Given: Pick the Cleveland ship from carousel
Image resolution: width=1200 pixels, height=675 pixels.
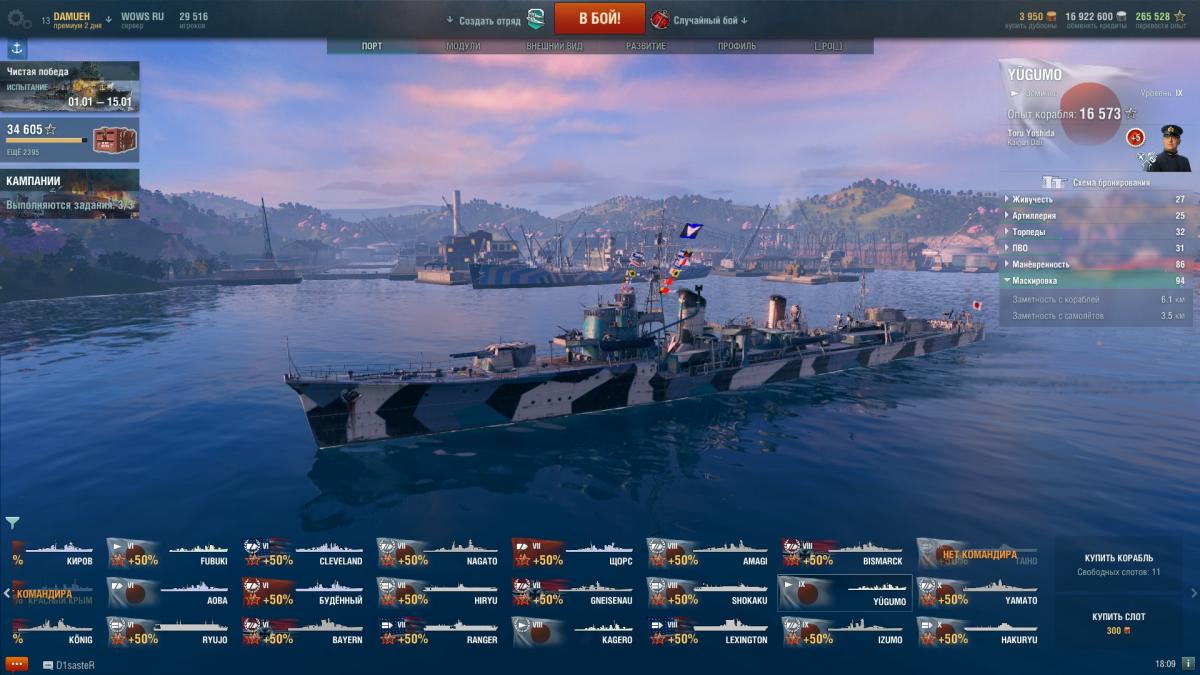Looking at the screenshot, I should point(305,554).
